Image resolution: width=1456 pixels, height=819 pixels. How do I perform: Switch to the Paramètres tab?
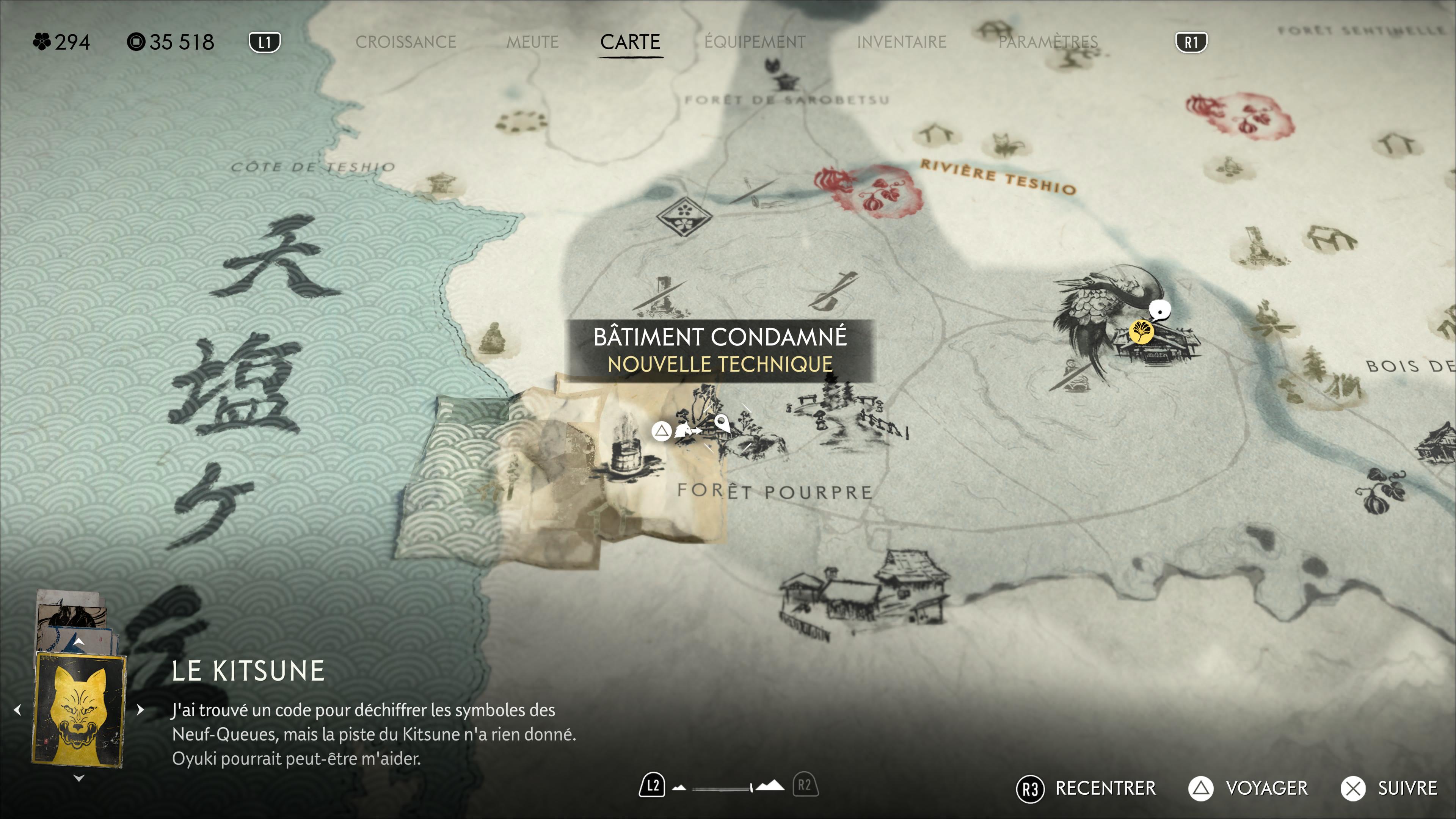pos(1047,42)
